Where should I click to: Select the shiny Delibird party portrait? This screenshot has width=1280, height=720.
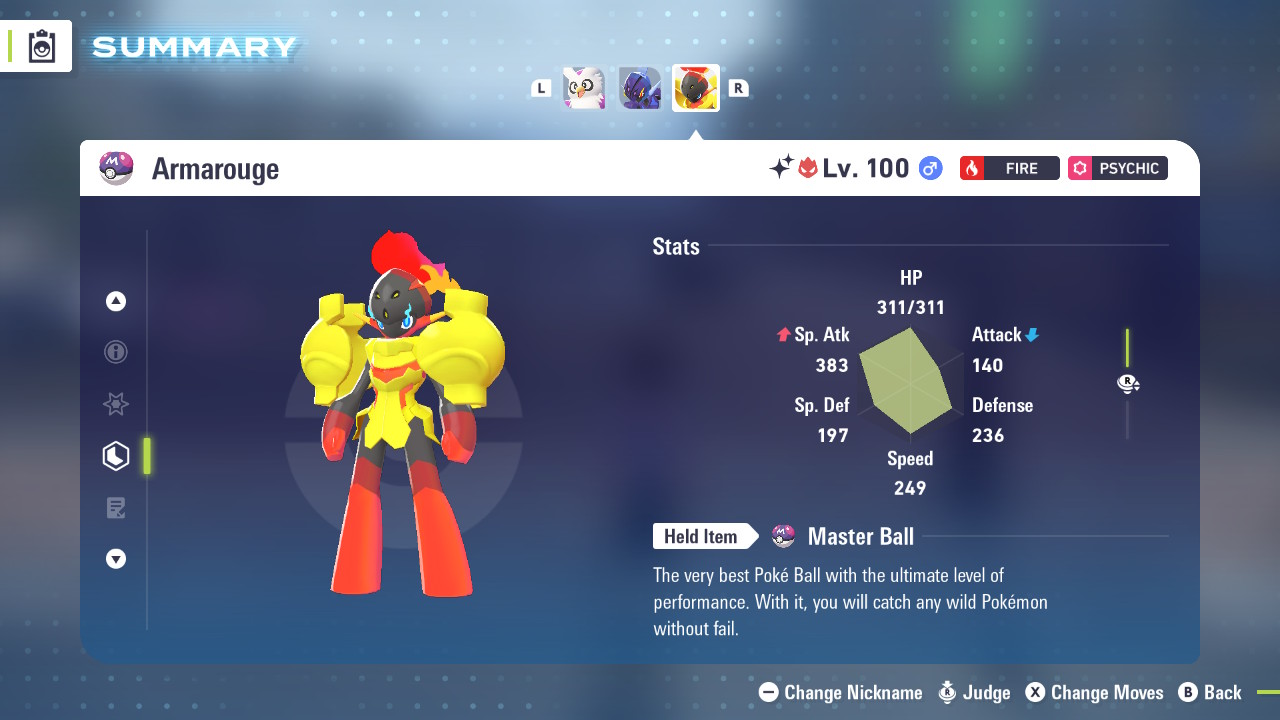point(584,88)
